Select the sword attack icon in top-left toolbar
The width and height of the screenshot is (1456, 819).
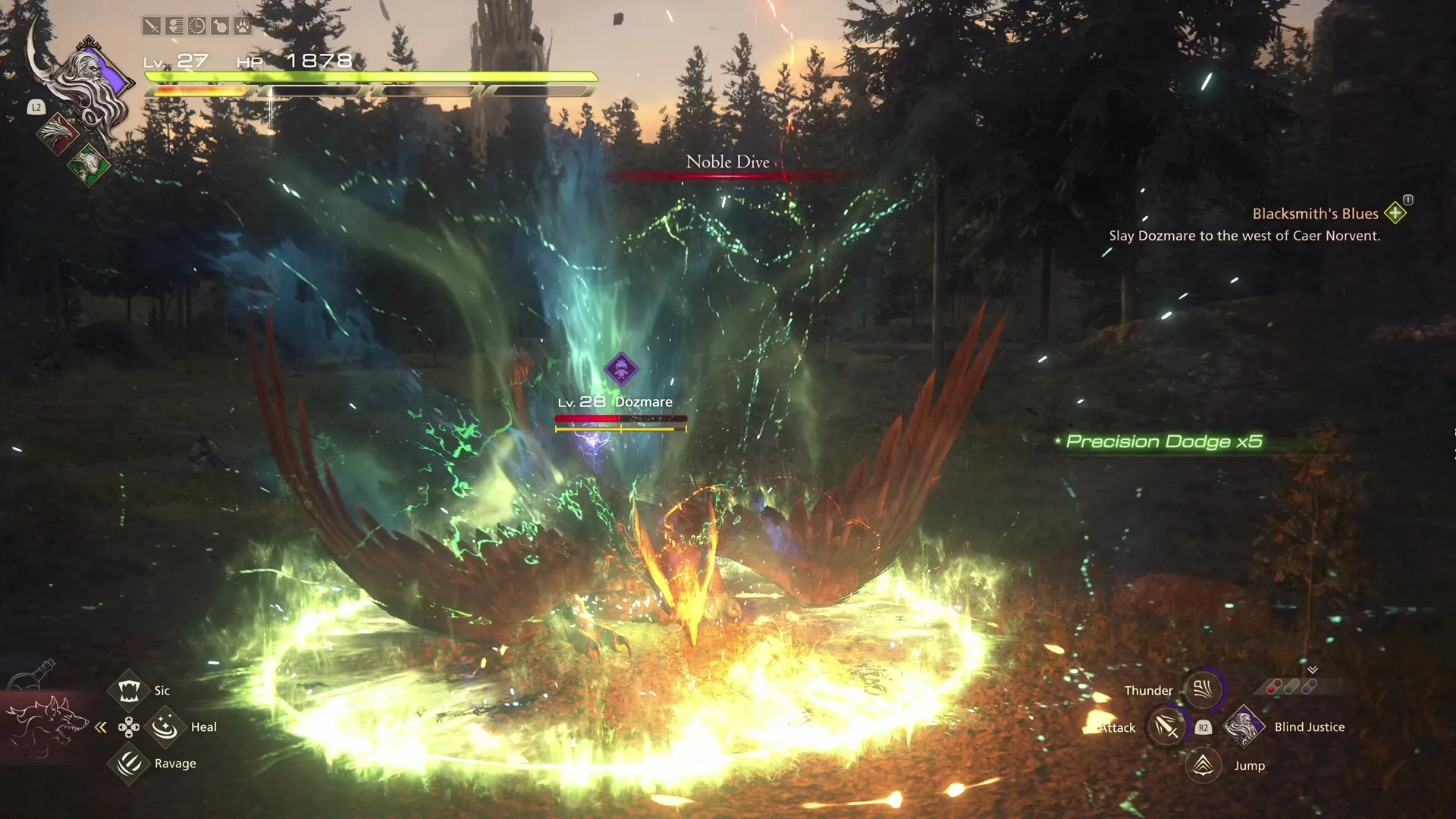tap(151, 27)
